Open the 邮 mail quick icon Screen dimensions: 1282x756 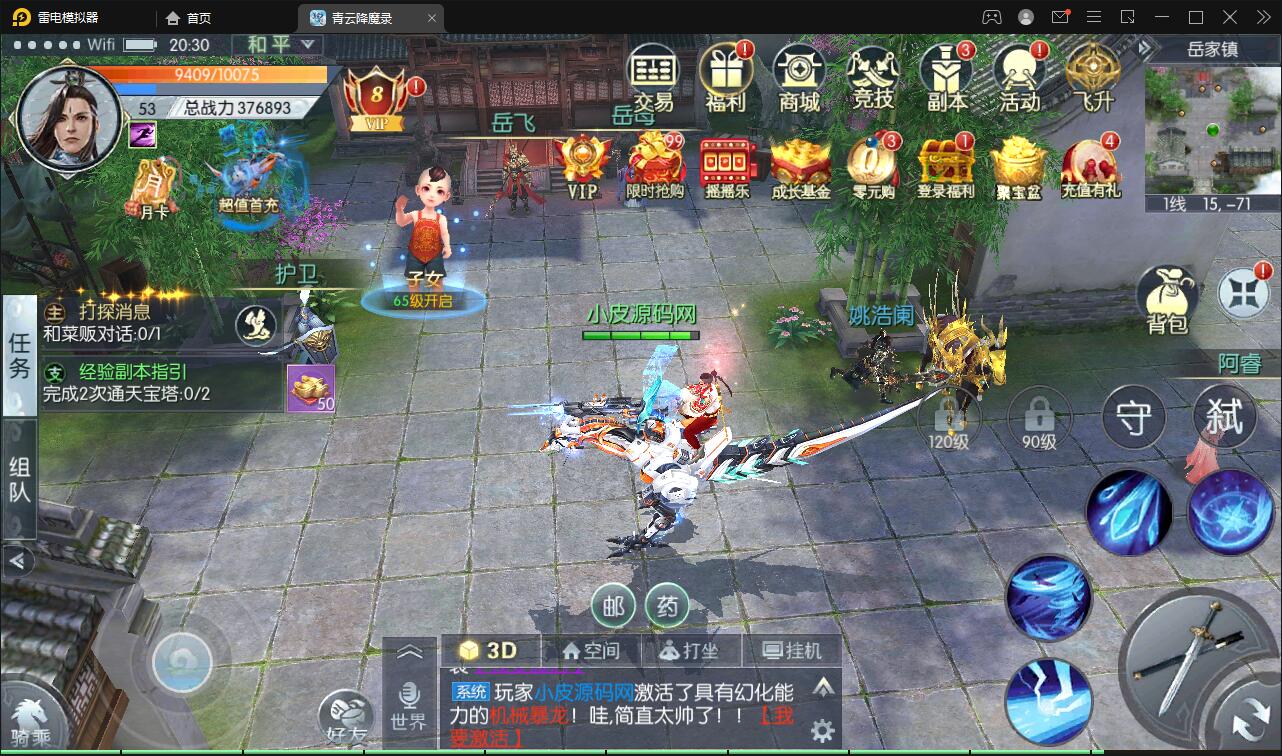pyautogui.click(x=613, y=606)
